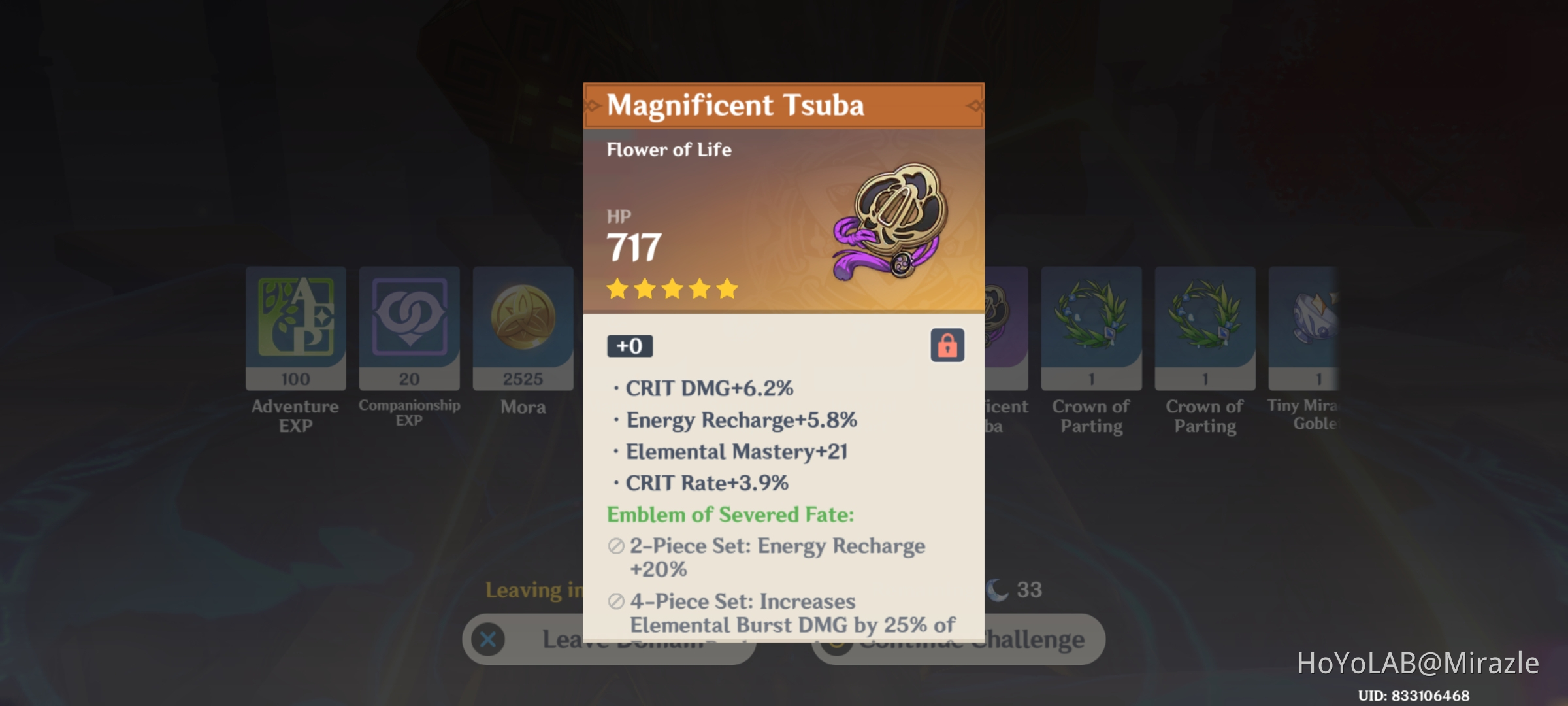This screenshot has height=706, width=1568.
Task: Select the Companionship EXP reward icon
Action: pos(409,327)
